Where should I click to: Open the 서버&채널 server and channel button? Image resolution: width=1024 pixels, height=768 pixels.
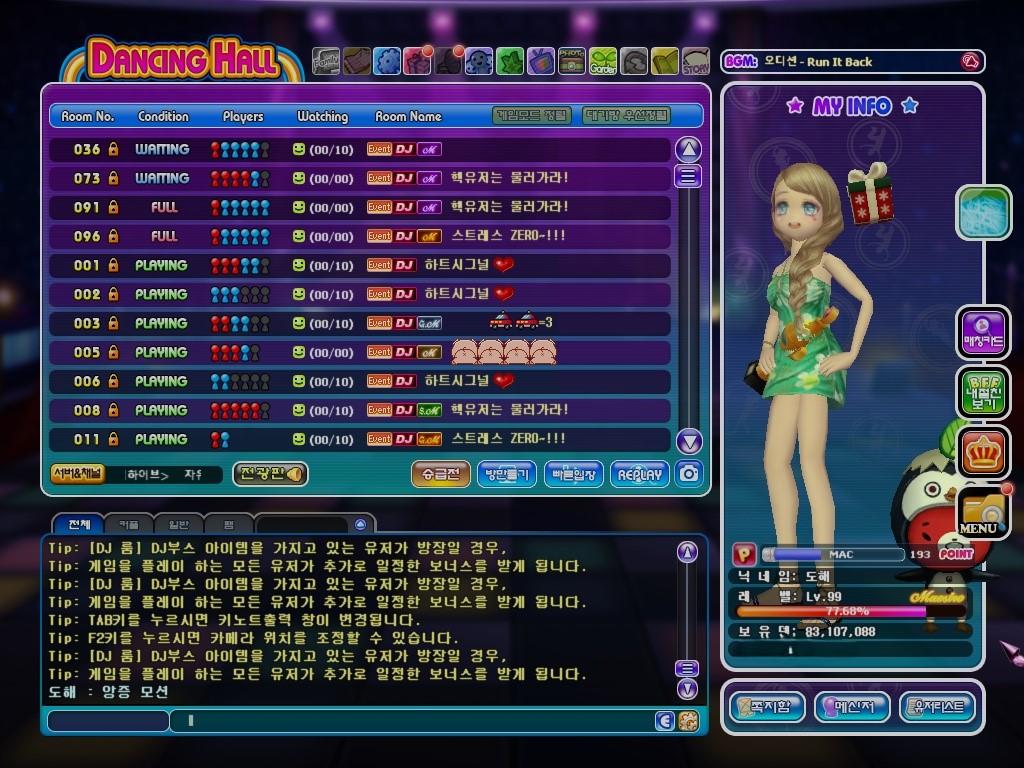pos(76,474)
